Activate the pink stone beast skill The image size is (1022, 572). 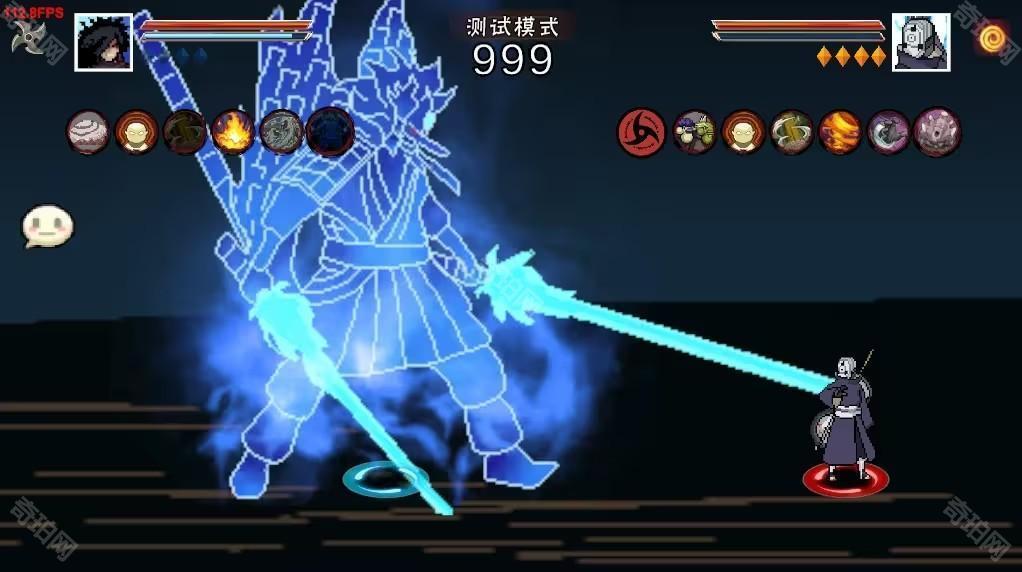pyautogui.click(x=937, y=132)
